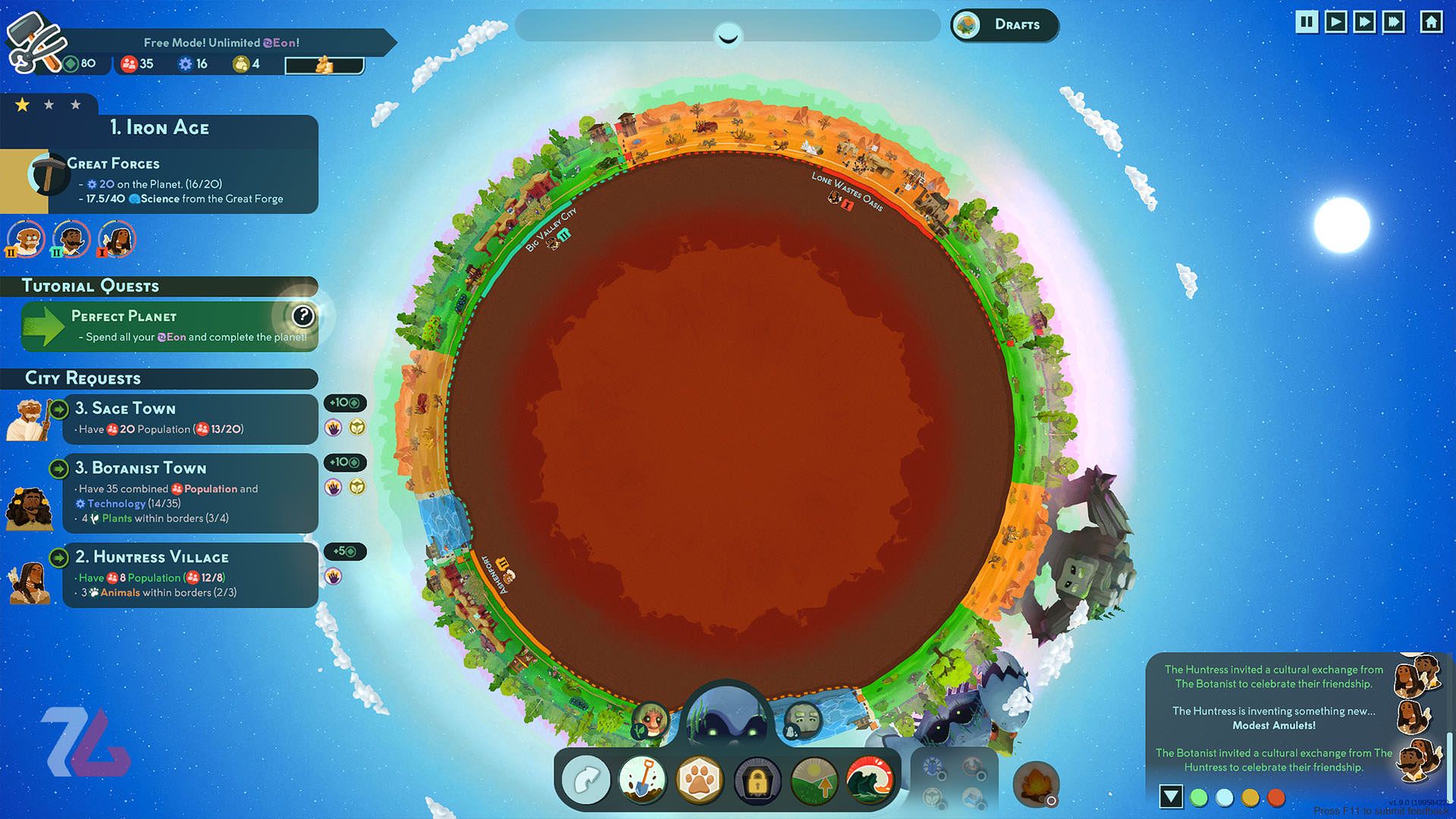Select the dark ocean giant portrait
The image size is (1456, 819).
[x=726, y=717]
